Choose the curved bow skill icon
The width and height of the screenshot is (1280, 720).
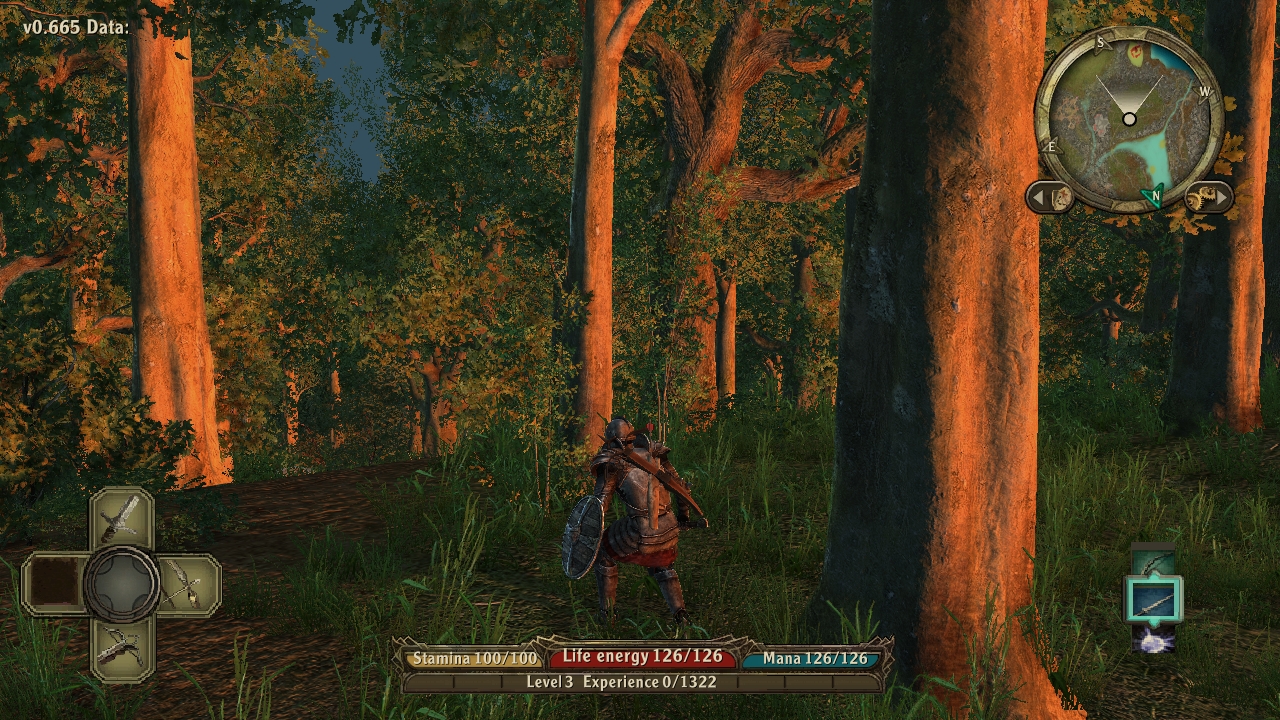pos(1155,562)
